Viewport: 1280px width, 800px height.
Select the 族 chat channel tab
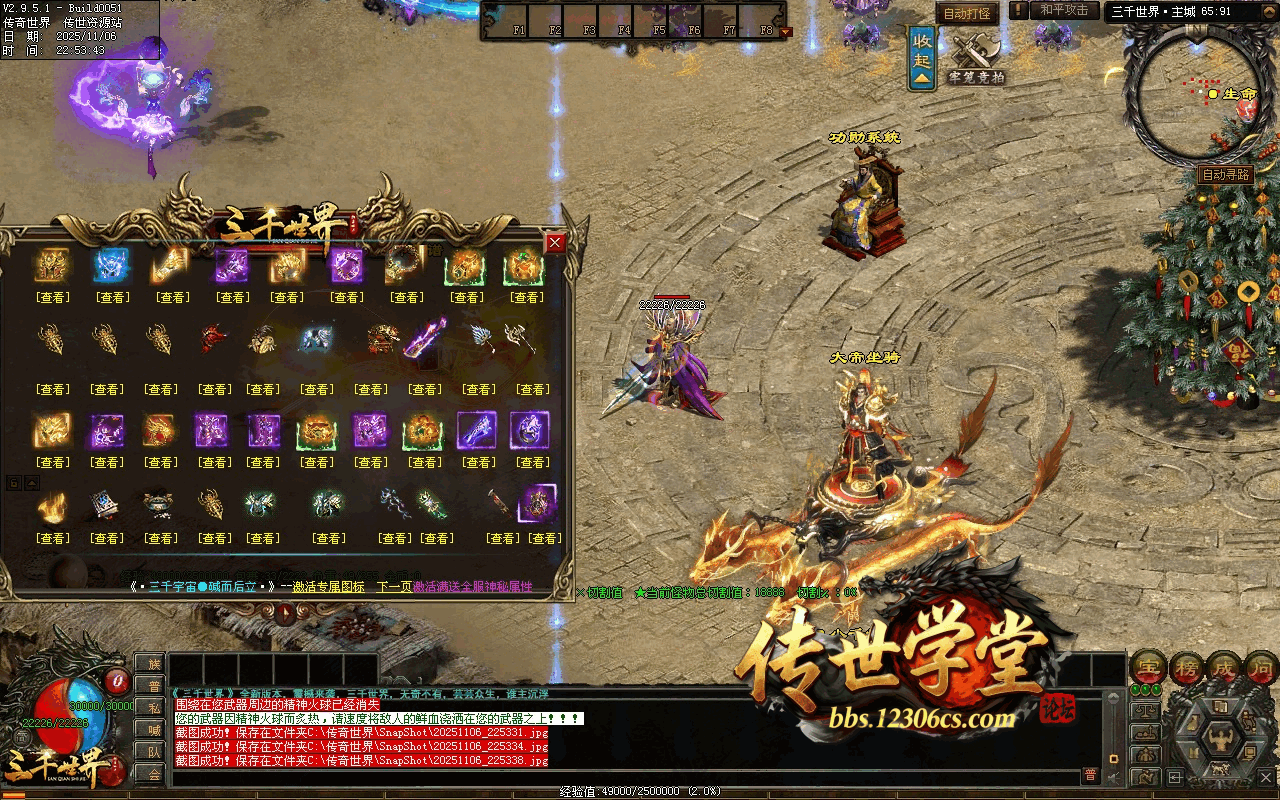[149, 663]
